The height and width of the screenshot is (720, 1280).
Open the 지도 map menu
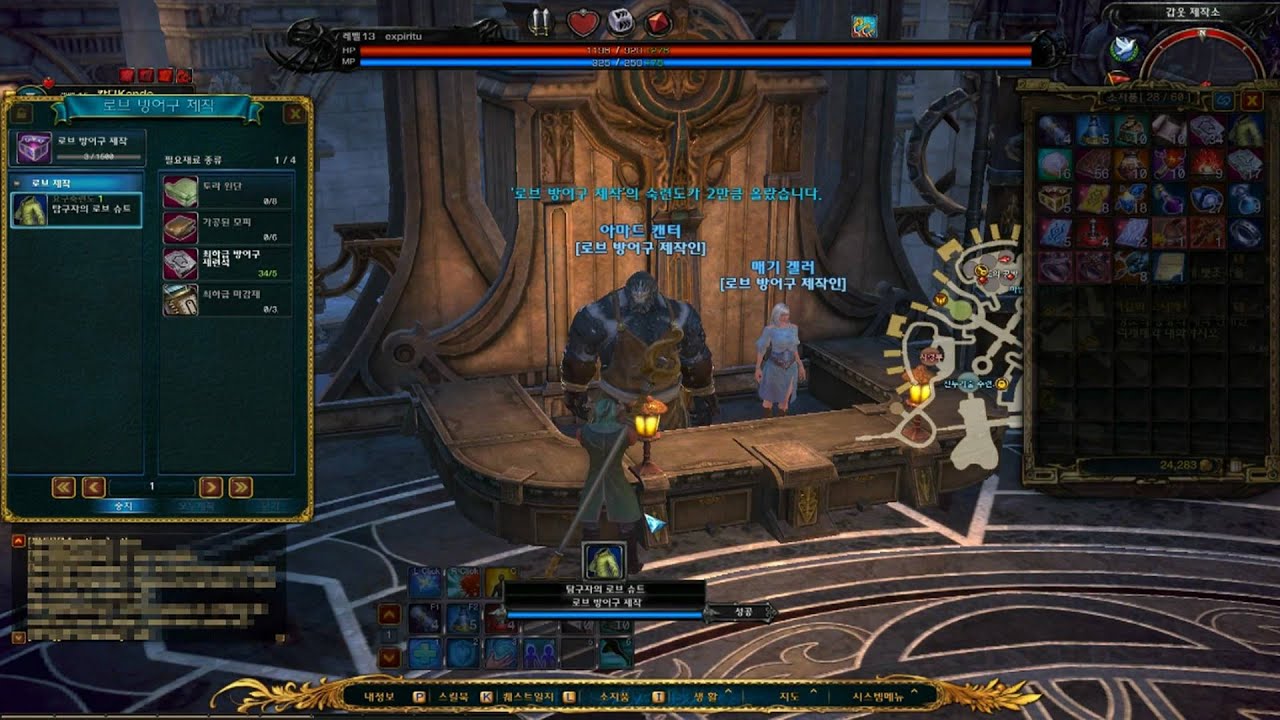pyautogui.click(x=789, y=696)
